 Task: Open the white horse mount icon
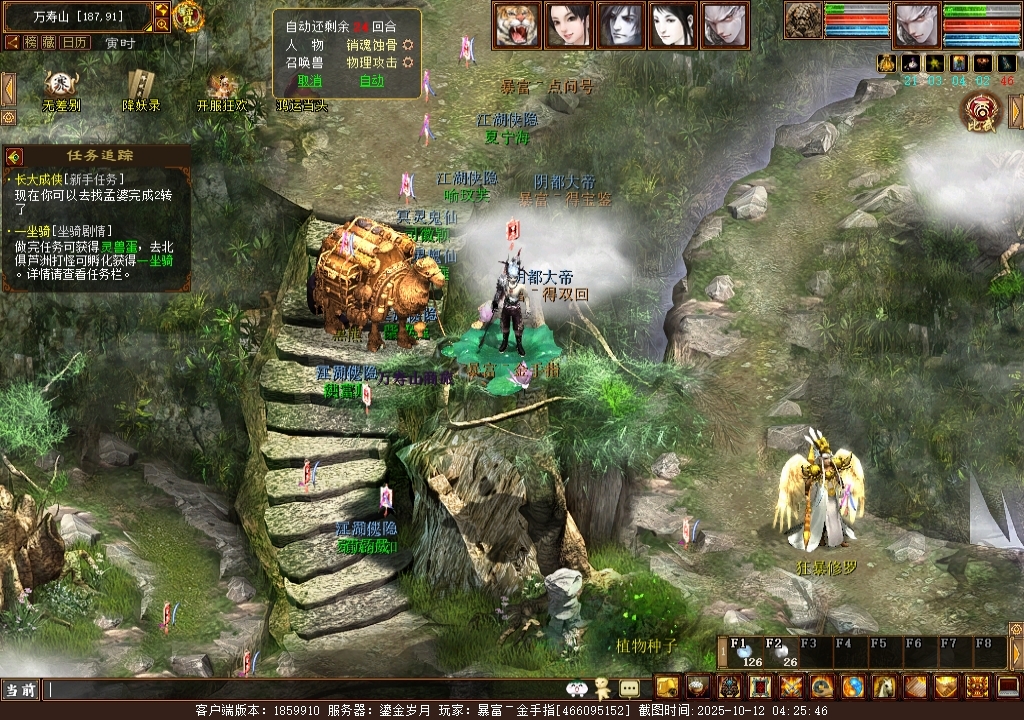[x=884, y=687]
